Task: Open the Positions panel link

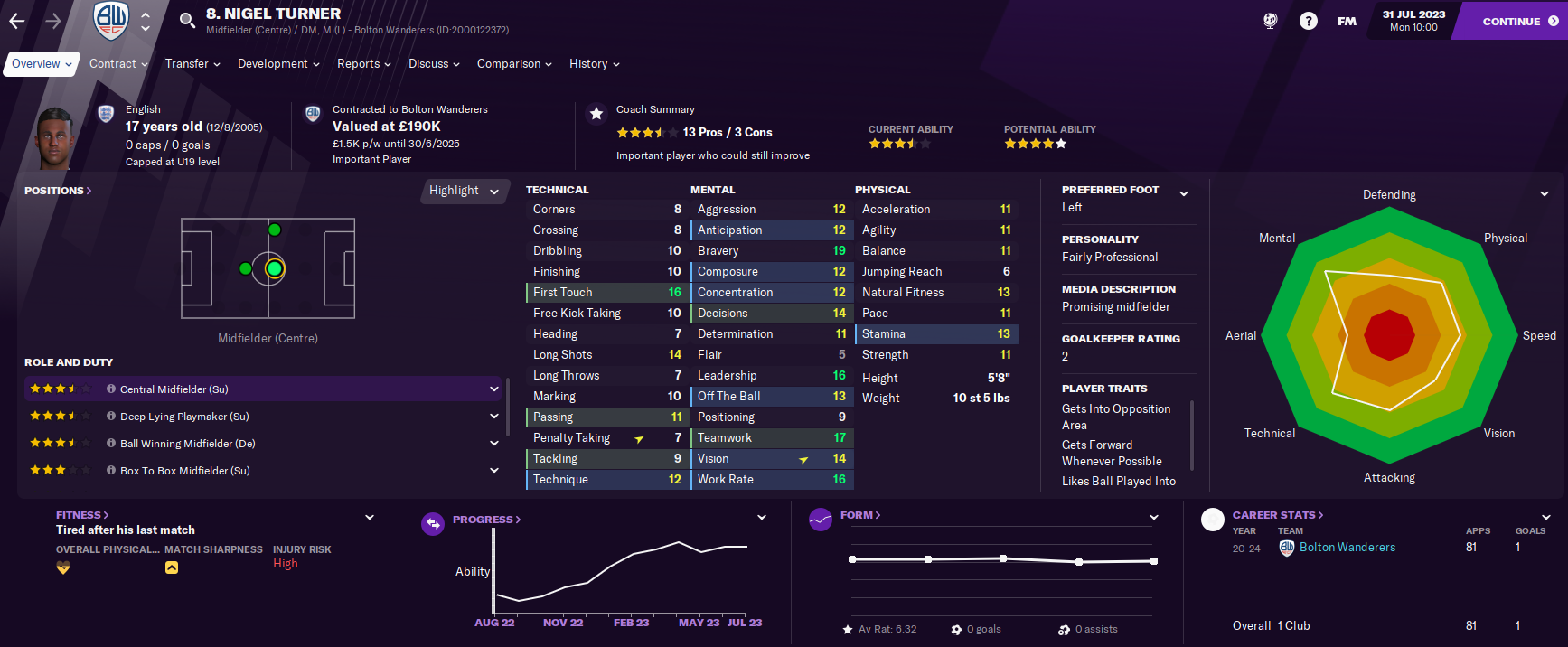Action: pyautogui.click(x=58, y=191)
